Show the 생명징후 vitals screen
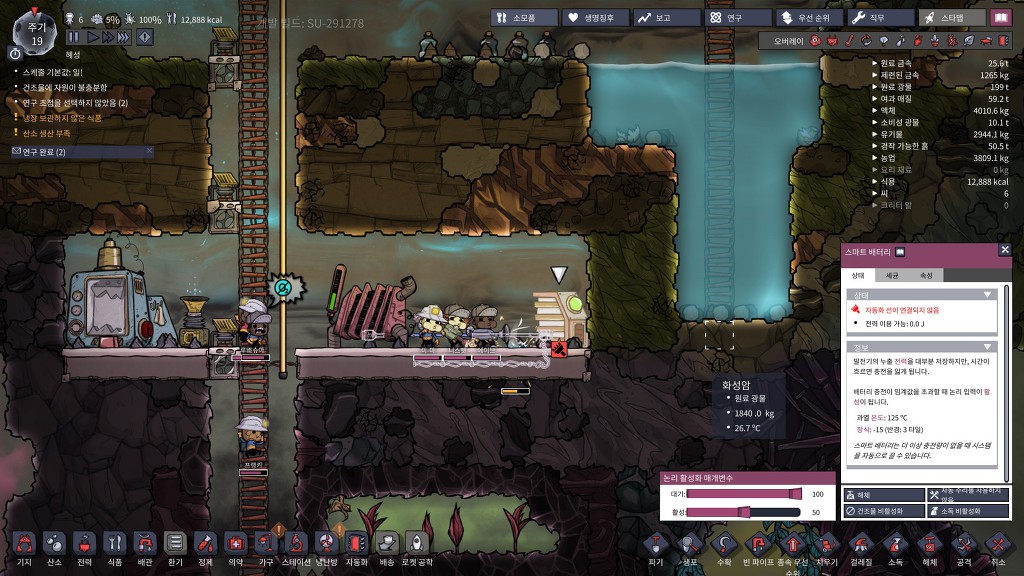1024x576 pixels. tap(595, 17)
